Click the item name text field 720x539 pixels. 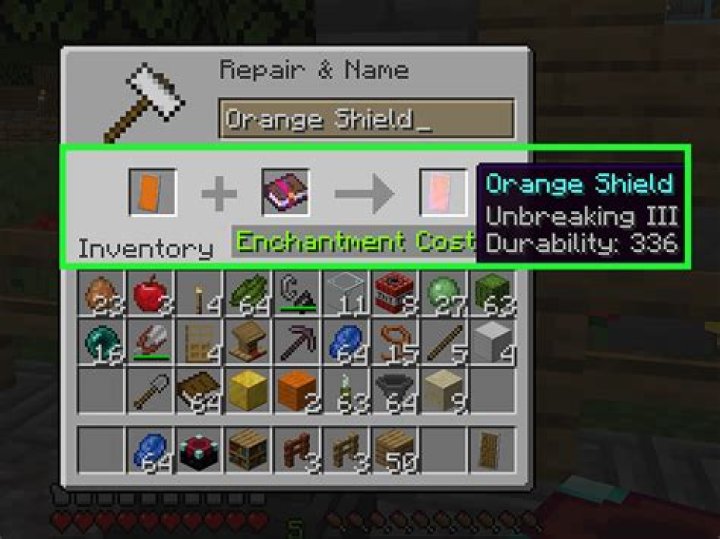[366, 119]
